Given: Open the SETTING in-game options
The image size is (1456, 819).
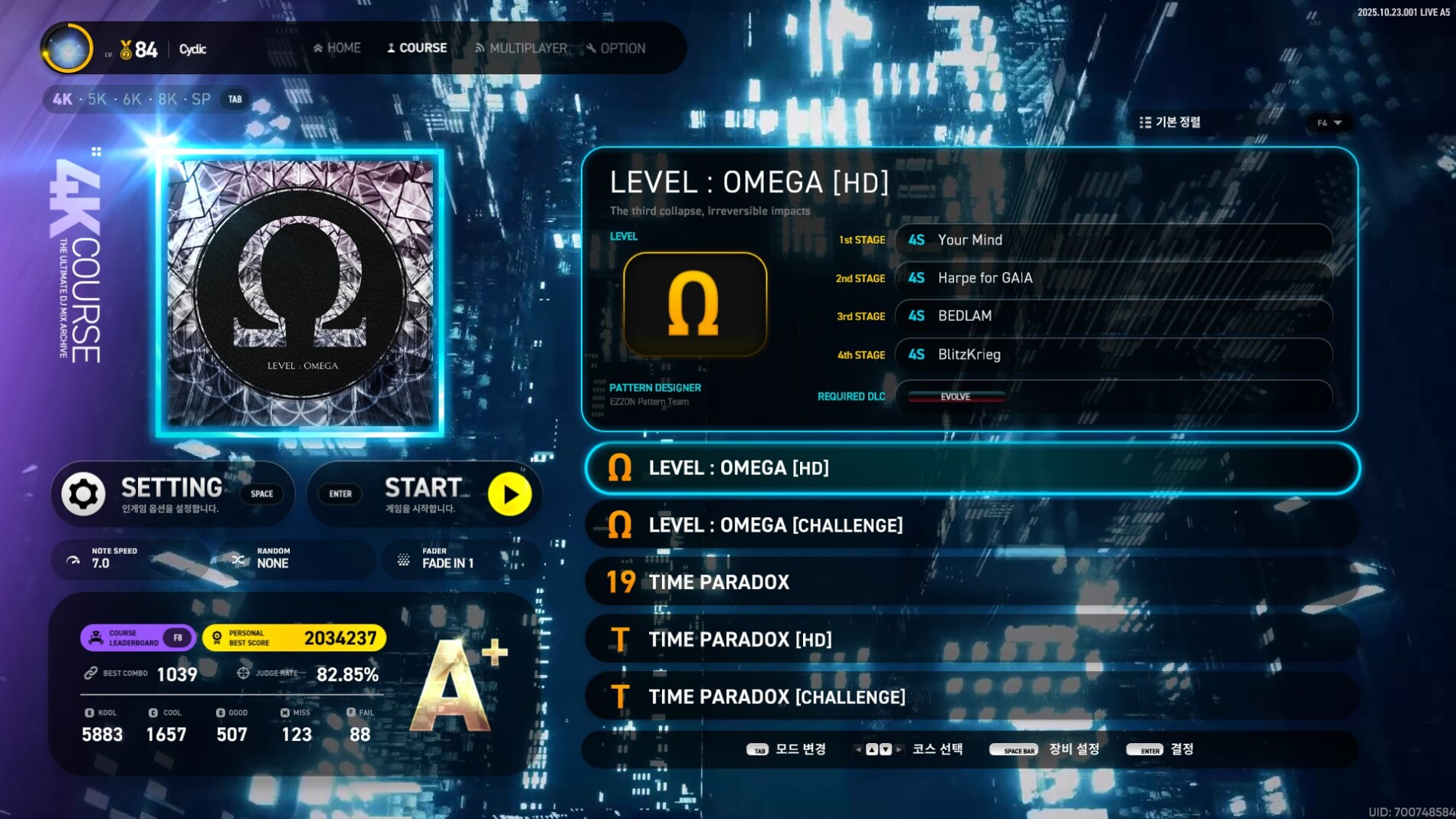Looking at the screenshot, I should point(172,494).
